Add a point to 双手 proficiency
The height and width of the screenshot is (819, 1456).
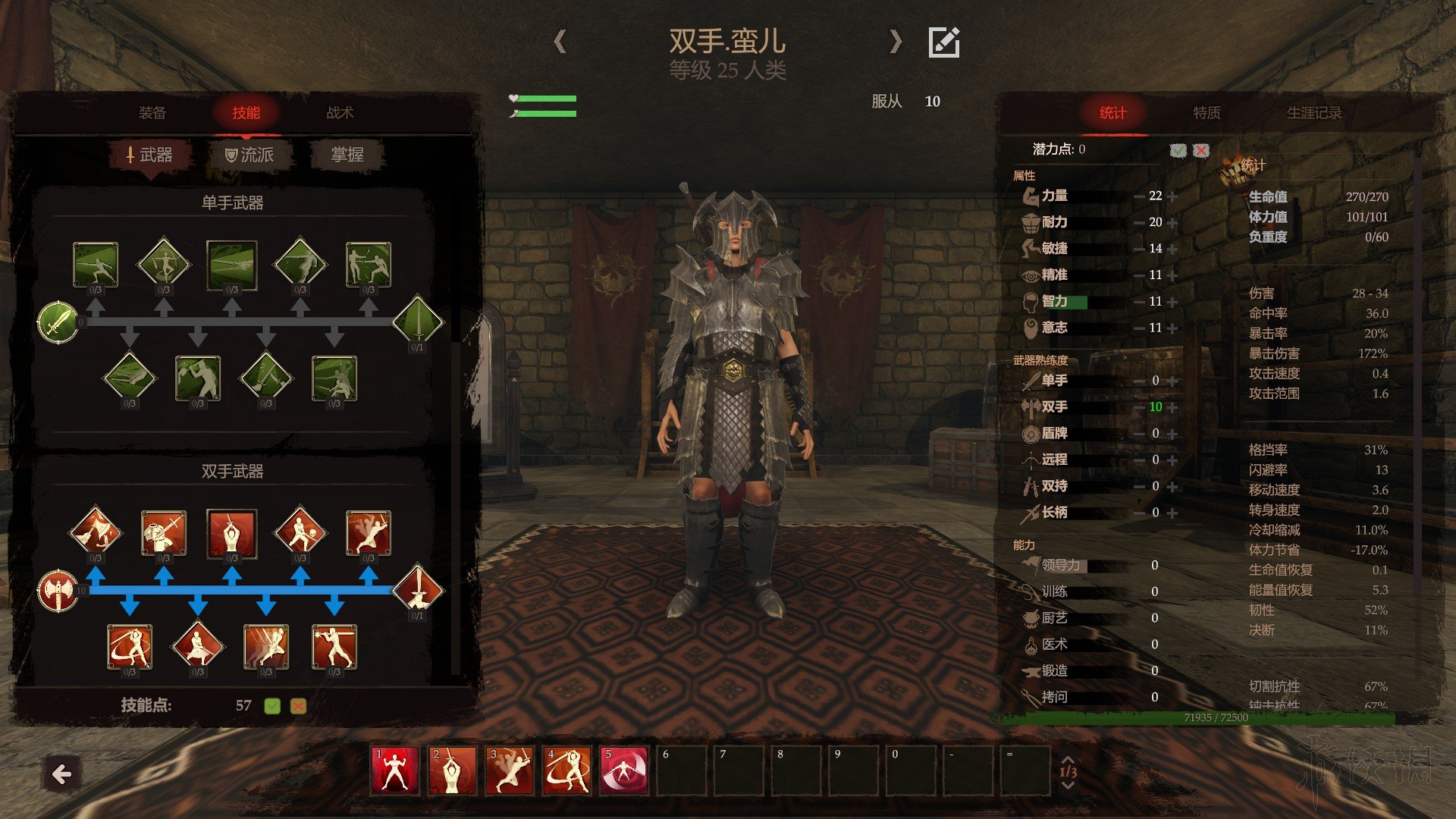[1173, 407]
